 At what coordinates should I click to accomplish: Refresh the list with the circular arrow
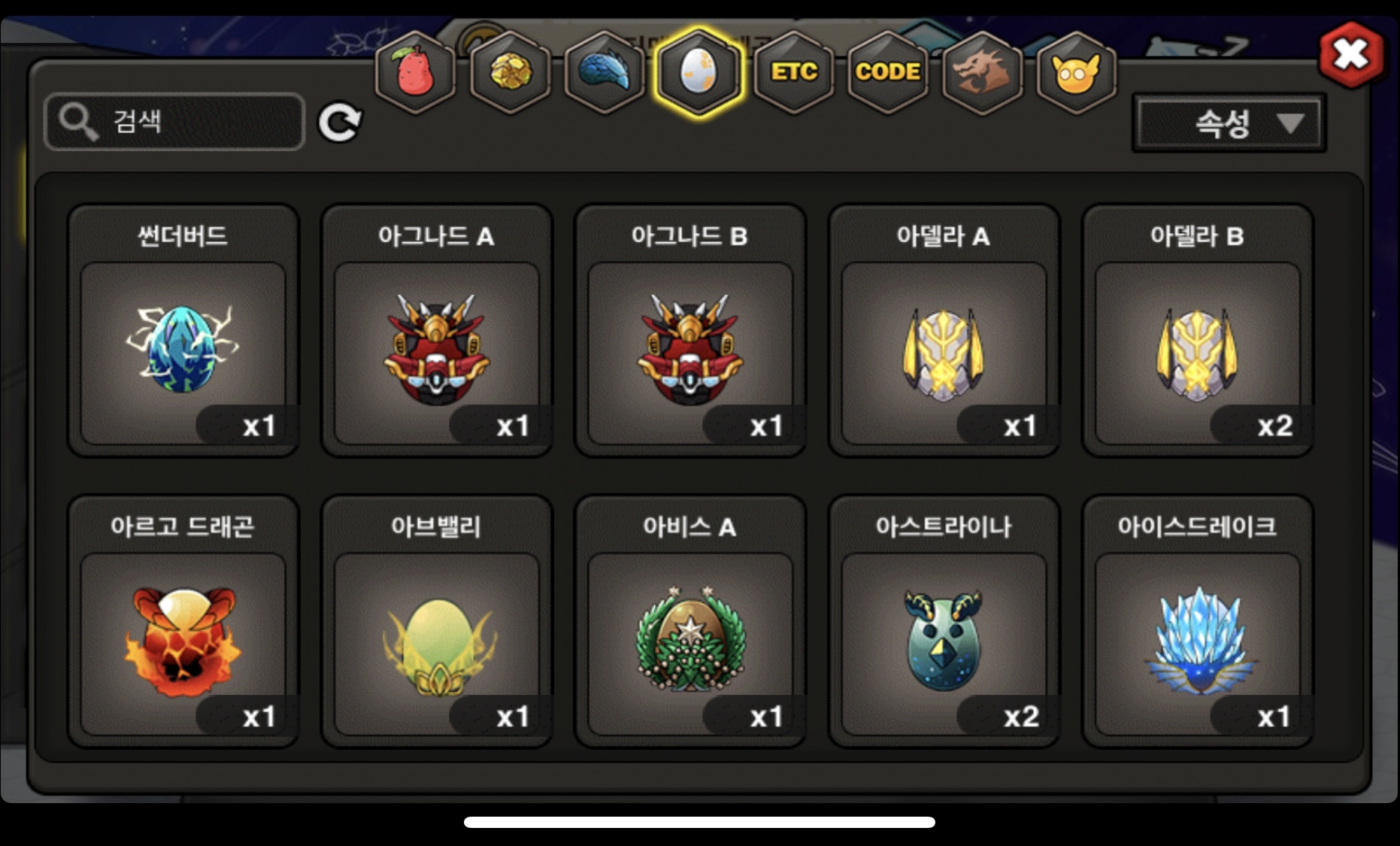339,123
